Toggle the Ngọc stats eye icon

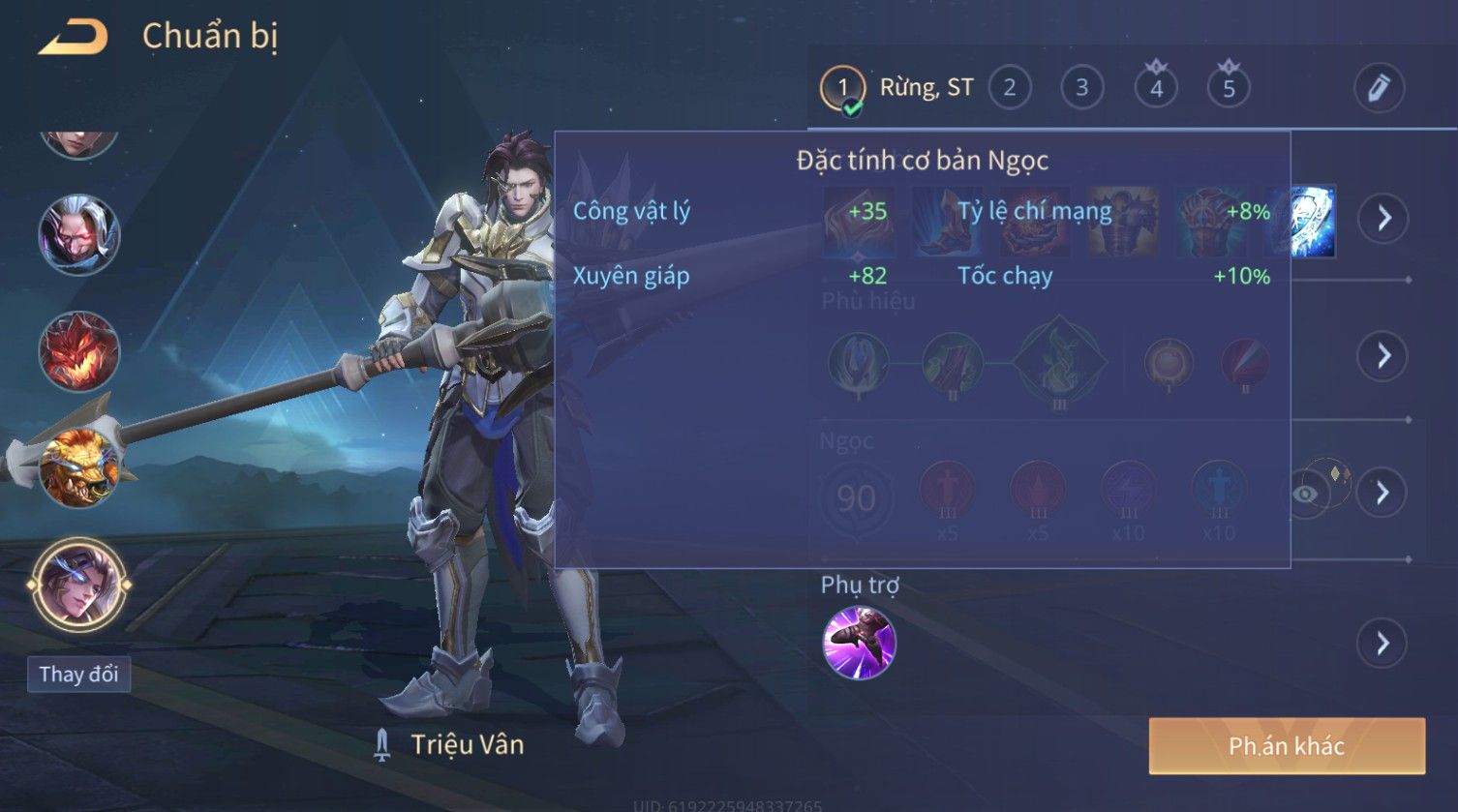coord(1306,494)
